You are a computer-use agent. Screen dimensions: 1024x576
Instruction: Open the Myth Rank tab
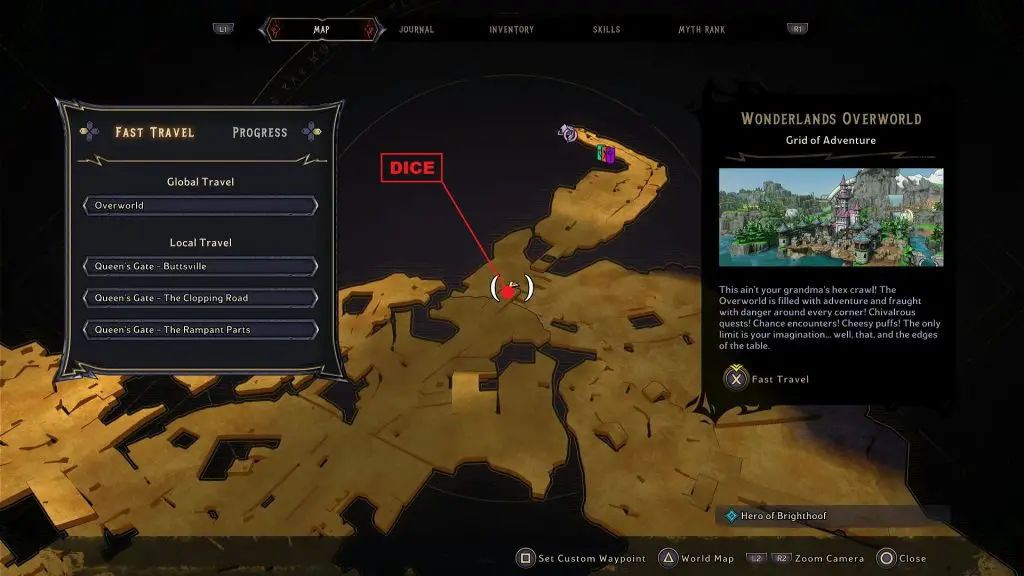click(x=703, y=30)
